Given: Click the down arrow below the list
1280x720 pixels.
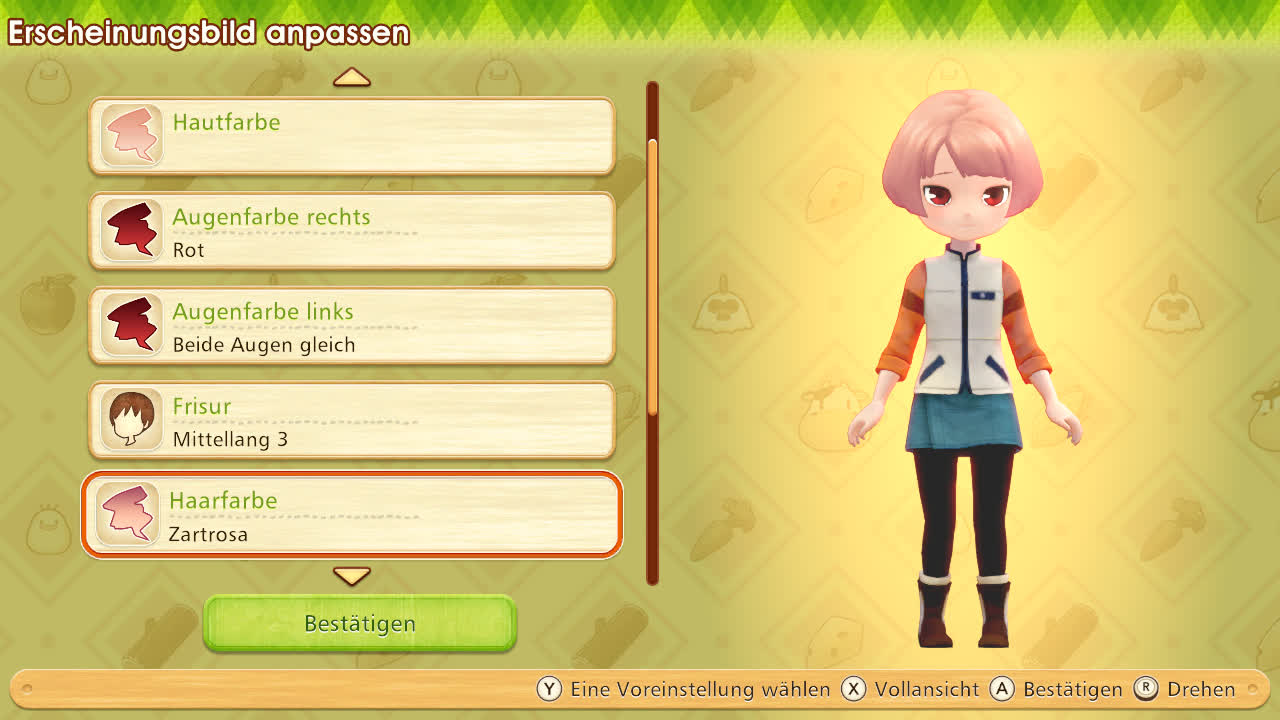Looking at the screenshot, I should (352, 576).
